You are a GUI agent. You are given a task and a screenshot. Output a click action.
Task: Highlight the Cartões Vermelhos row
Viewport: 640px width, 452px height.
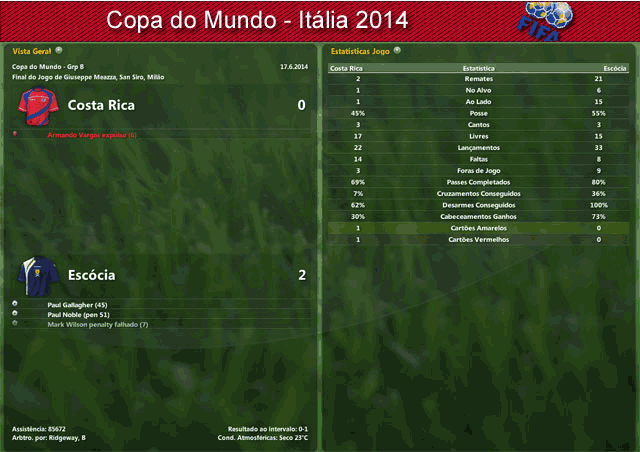478,240
